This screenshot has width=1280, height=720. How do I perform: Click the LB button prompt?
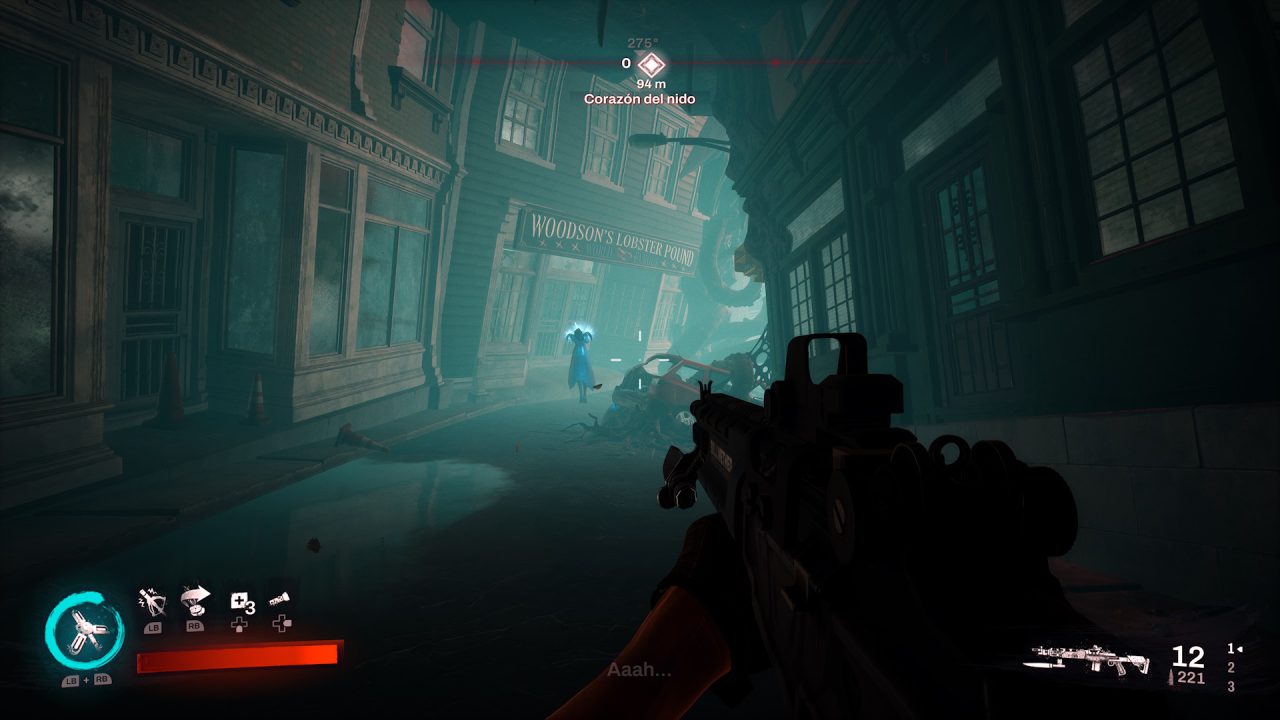[153, 628]
